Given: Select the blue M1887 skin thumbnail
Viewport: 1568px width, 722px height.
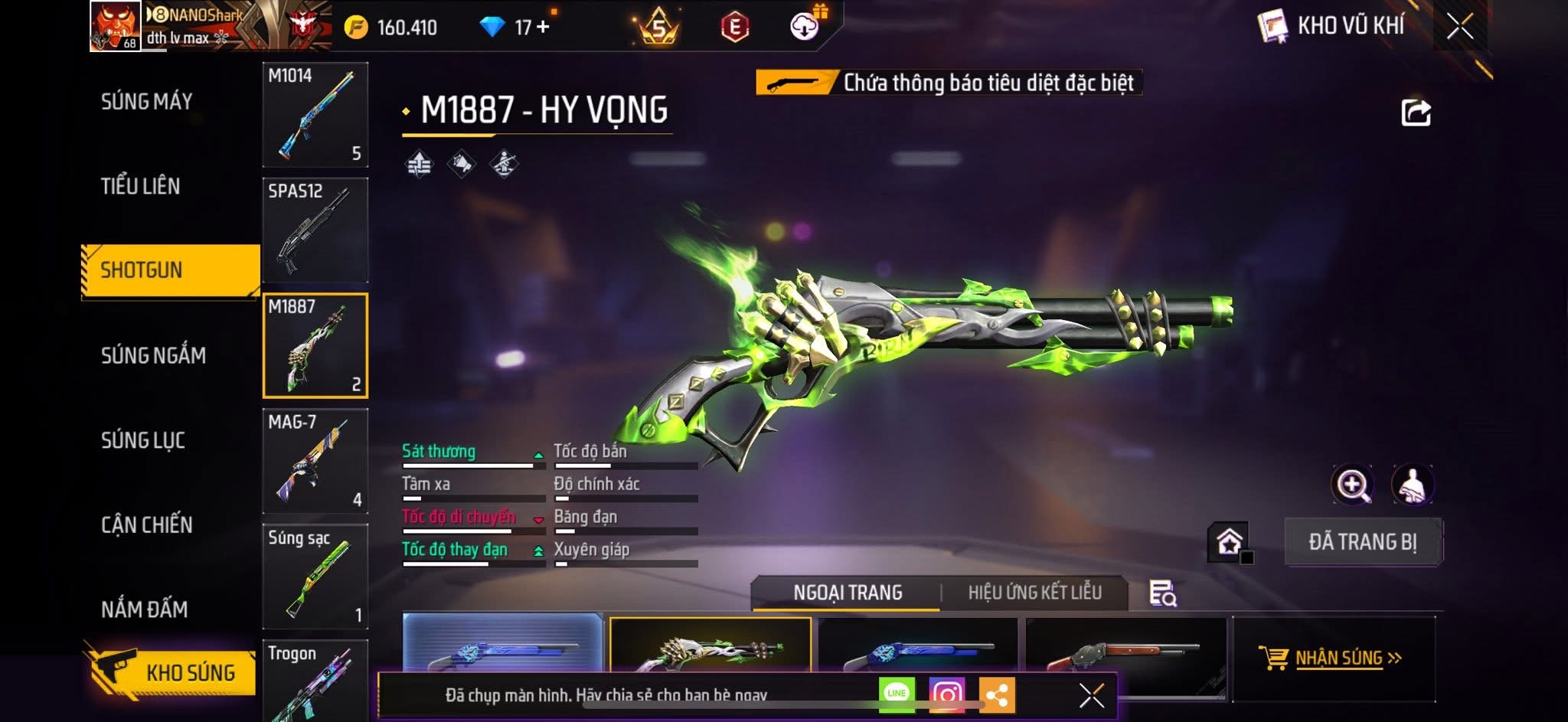Looking at the screenshot, I should point(502,643).
